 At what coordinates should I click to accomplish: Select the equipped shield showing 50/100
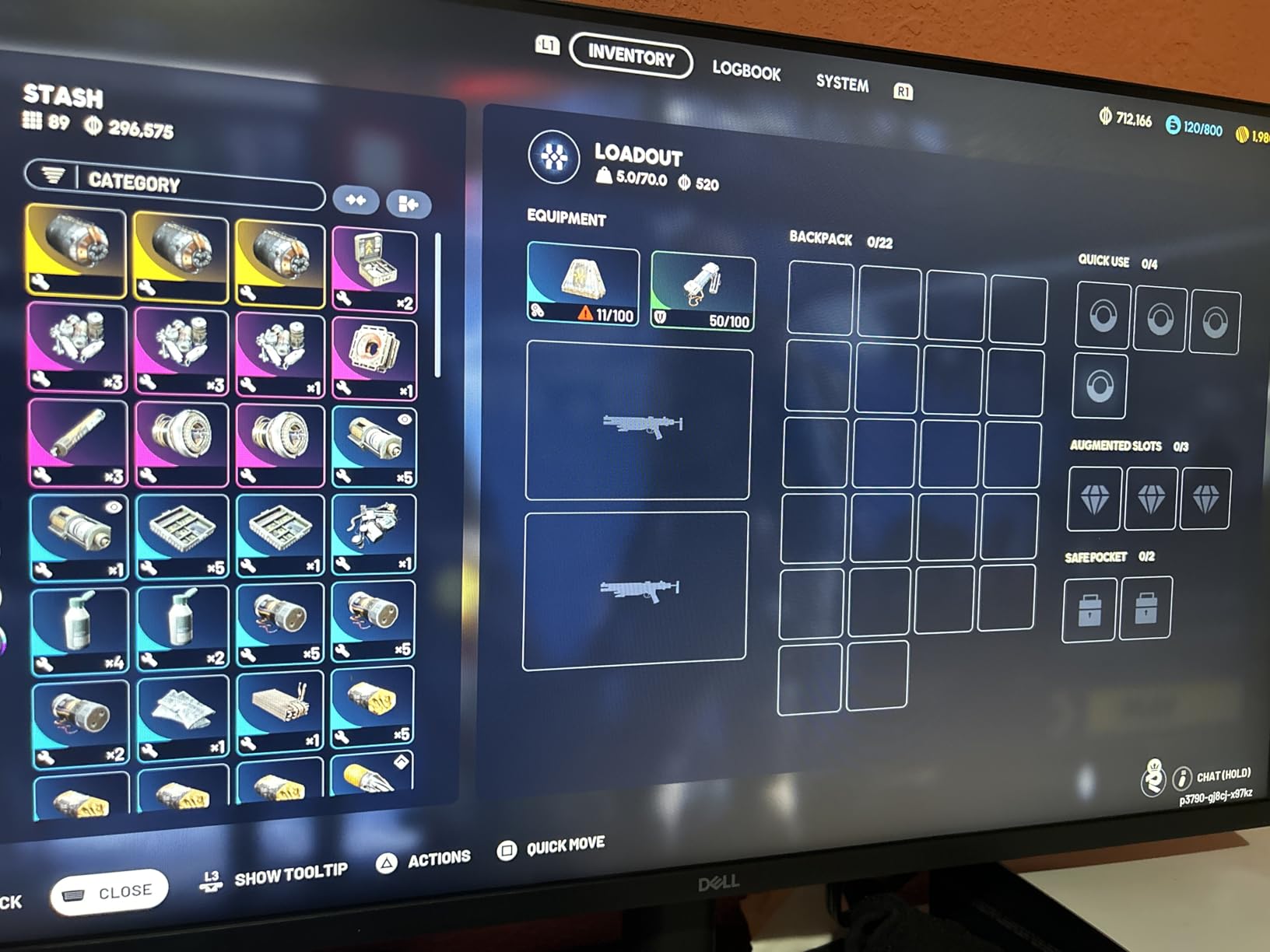pos(702,292)
